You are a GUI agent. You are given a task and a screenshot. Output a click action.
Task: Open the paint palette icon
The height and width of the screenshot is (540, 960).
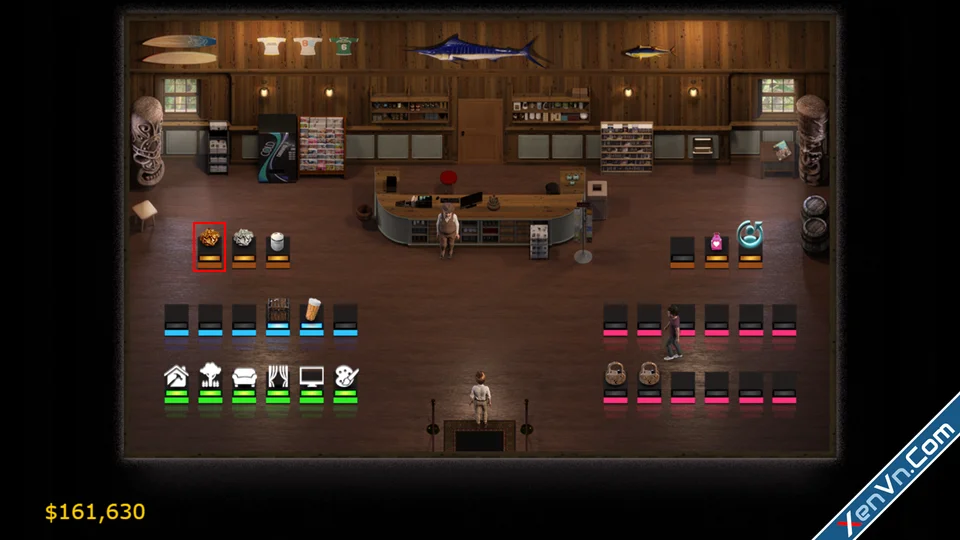[346, 377]
